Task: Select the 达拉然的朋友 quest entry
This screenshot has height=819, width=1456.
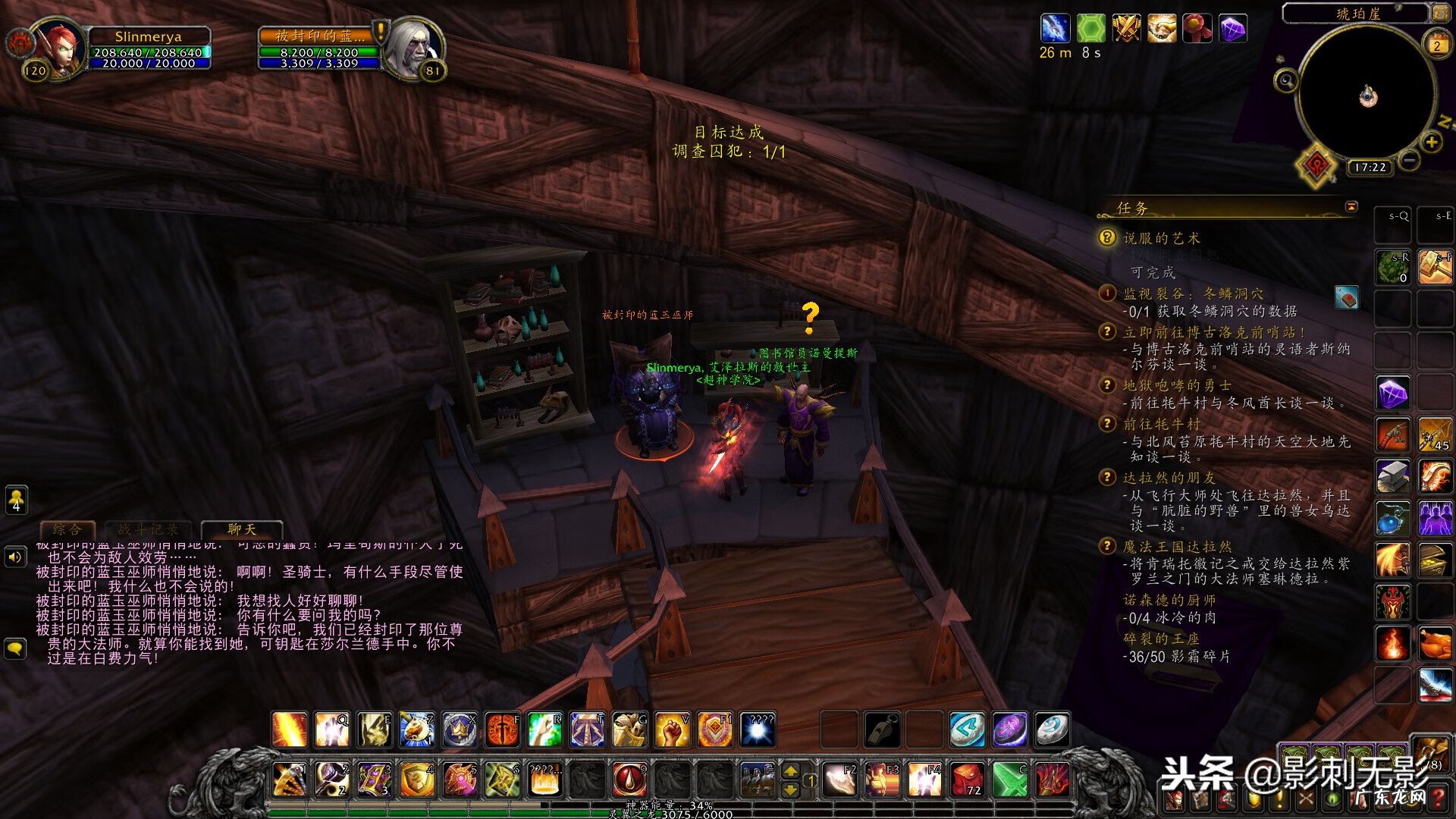Action: pos(1169,478)
